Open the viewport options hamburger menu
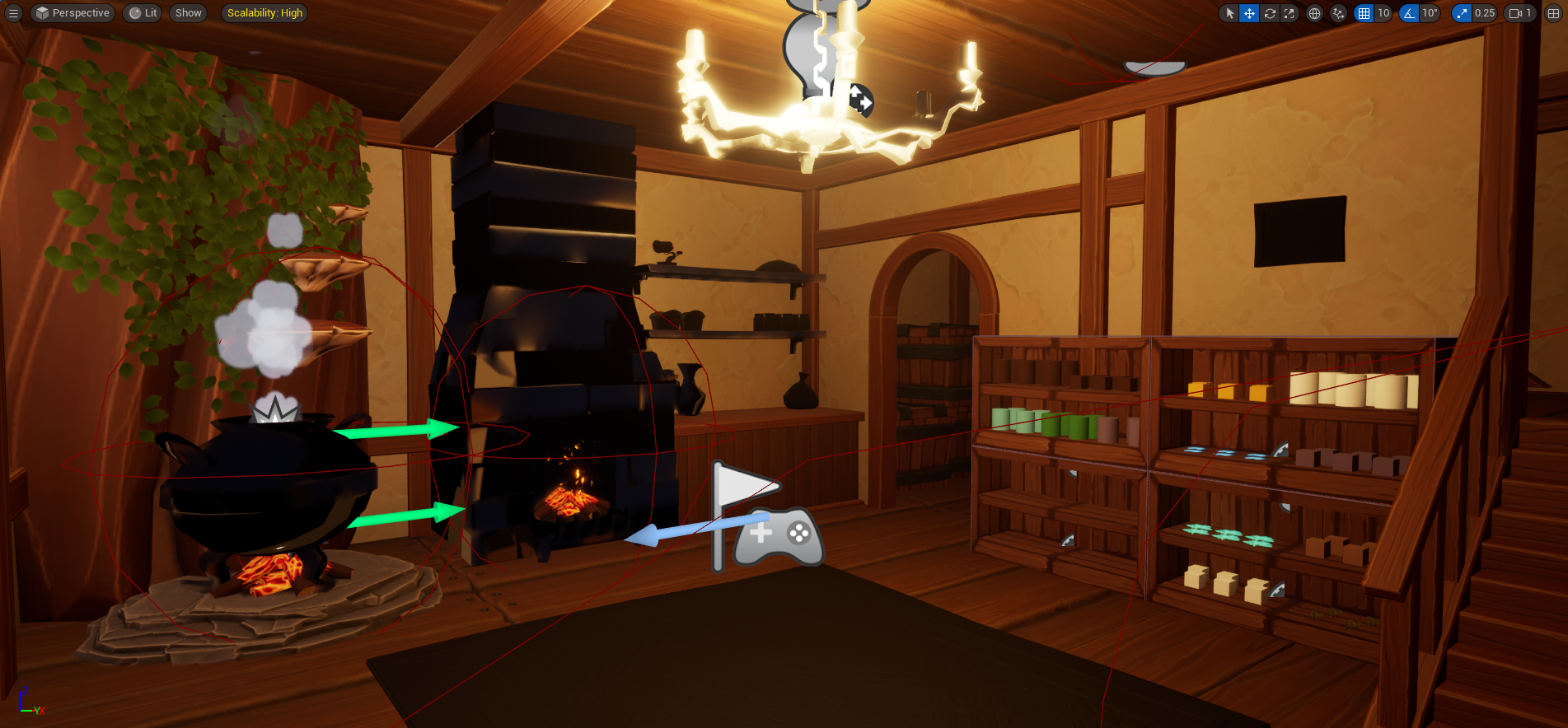Screen dimensions: 1568x728 click(x=13, y=13)
